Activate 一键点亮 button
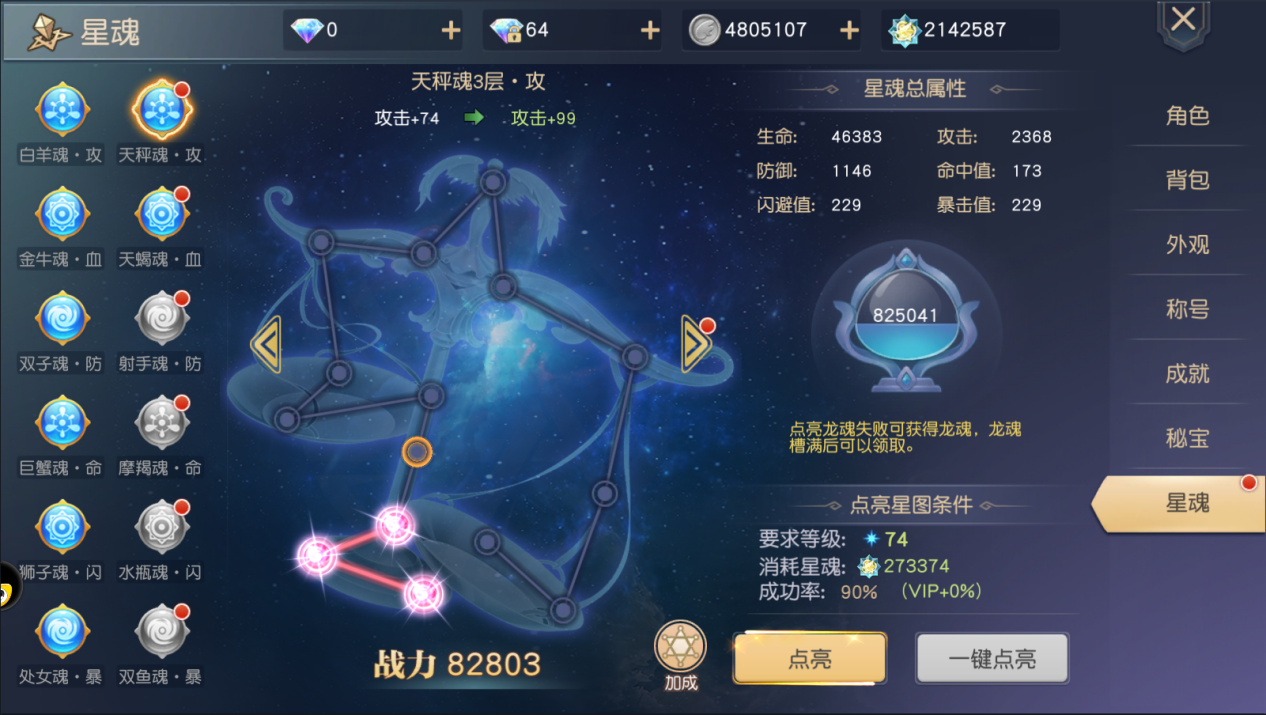1266x715 pixels. (992, 658)
